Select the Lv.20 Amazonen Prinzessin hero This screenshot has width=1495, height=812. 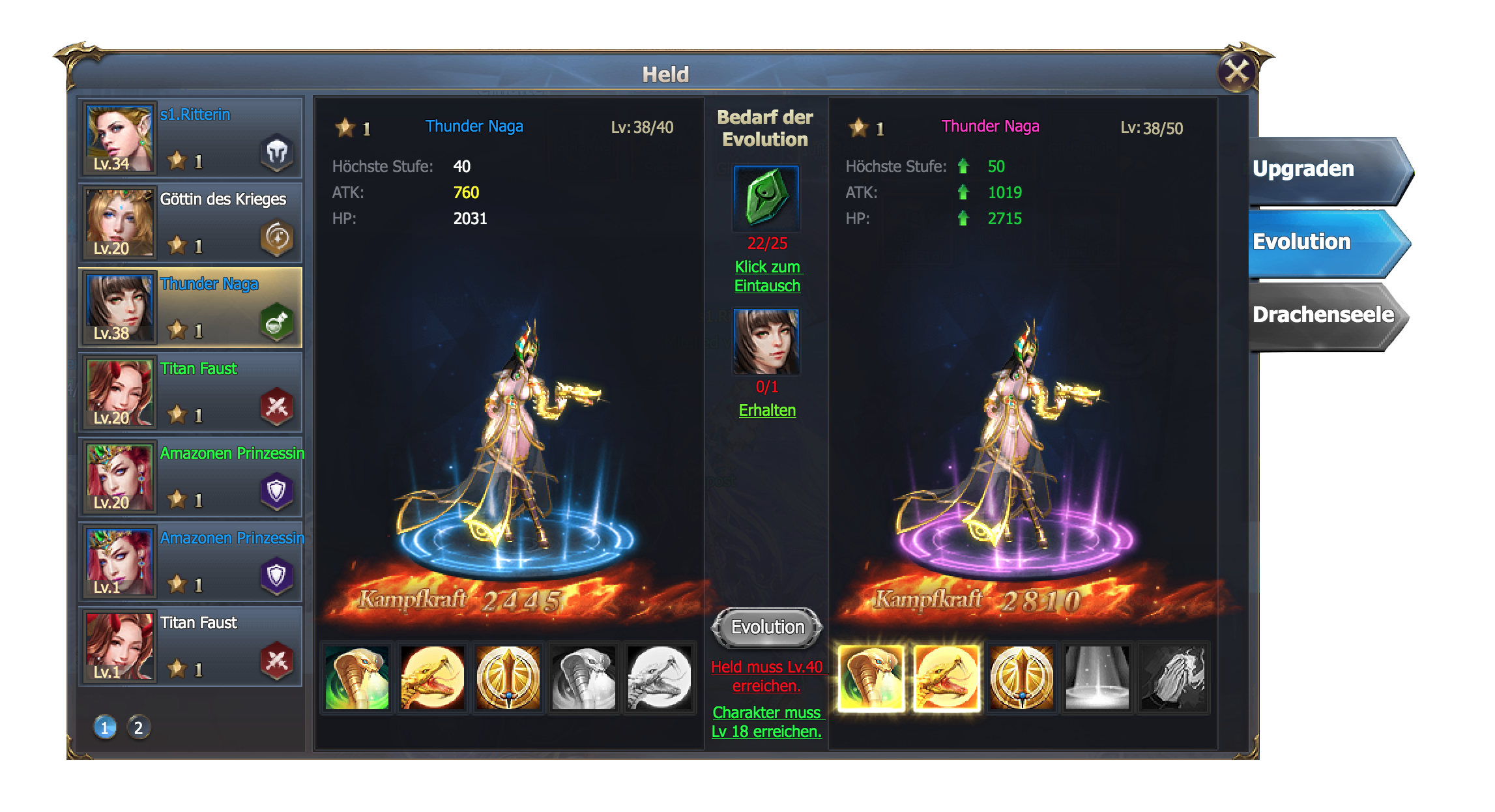190,476
